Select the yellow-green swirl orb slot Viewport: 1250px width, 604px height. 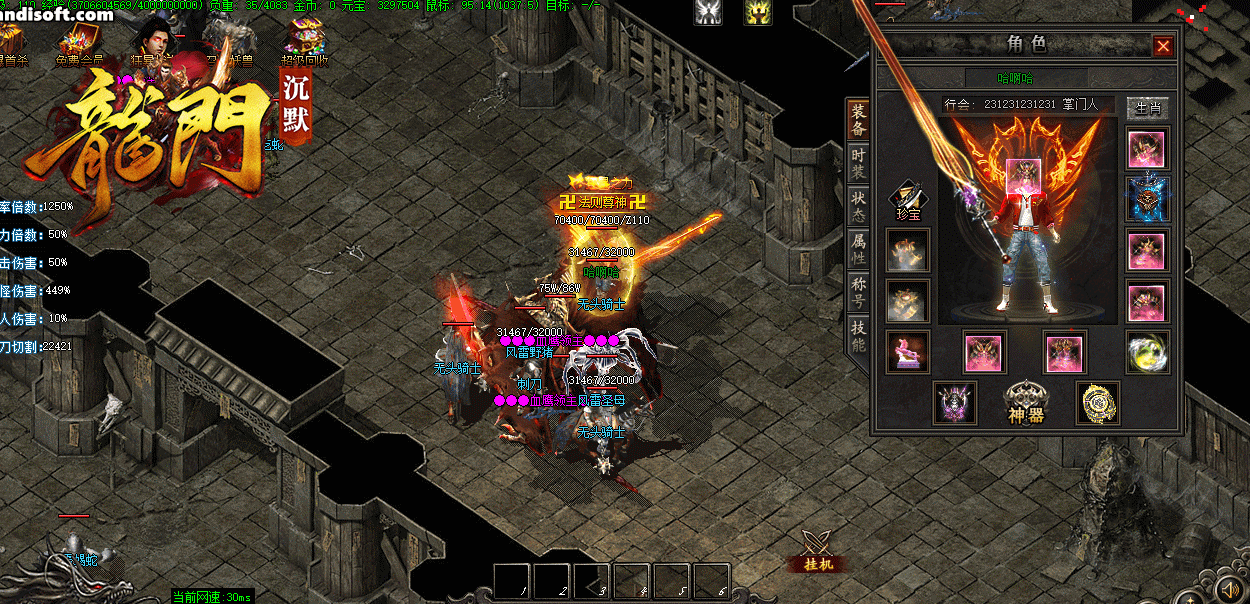[1147, 352]
